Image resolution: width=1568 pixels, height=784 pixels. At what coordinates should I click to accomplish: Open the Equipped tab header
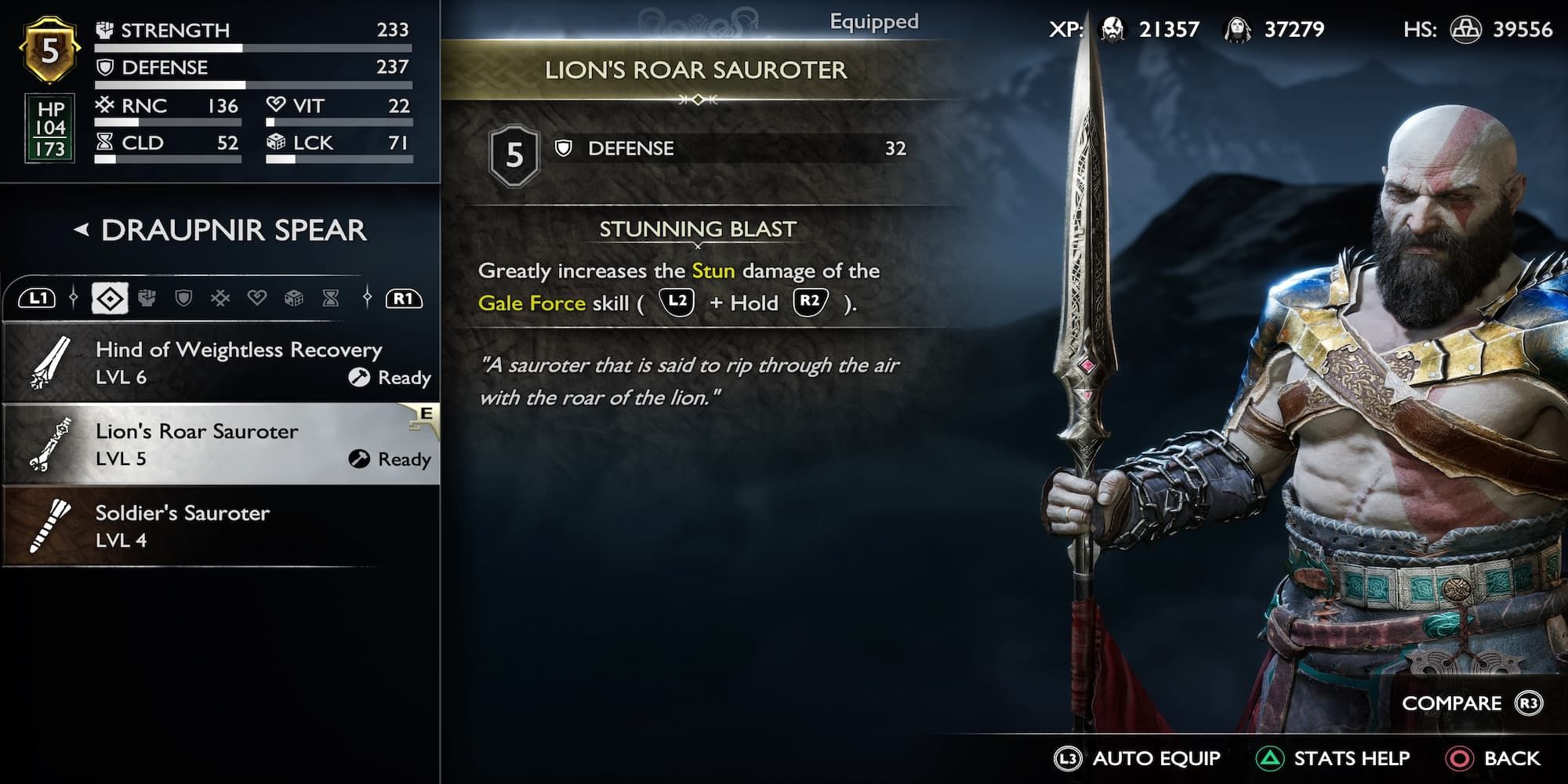pos(874,21)
